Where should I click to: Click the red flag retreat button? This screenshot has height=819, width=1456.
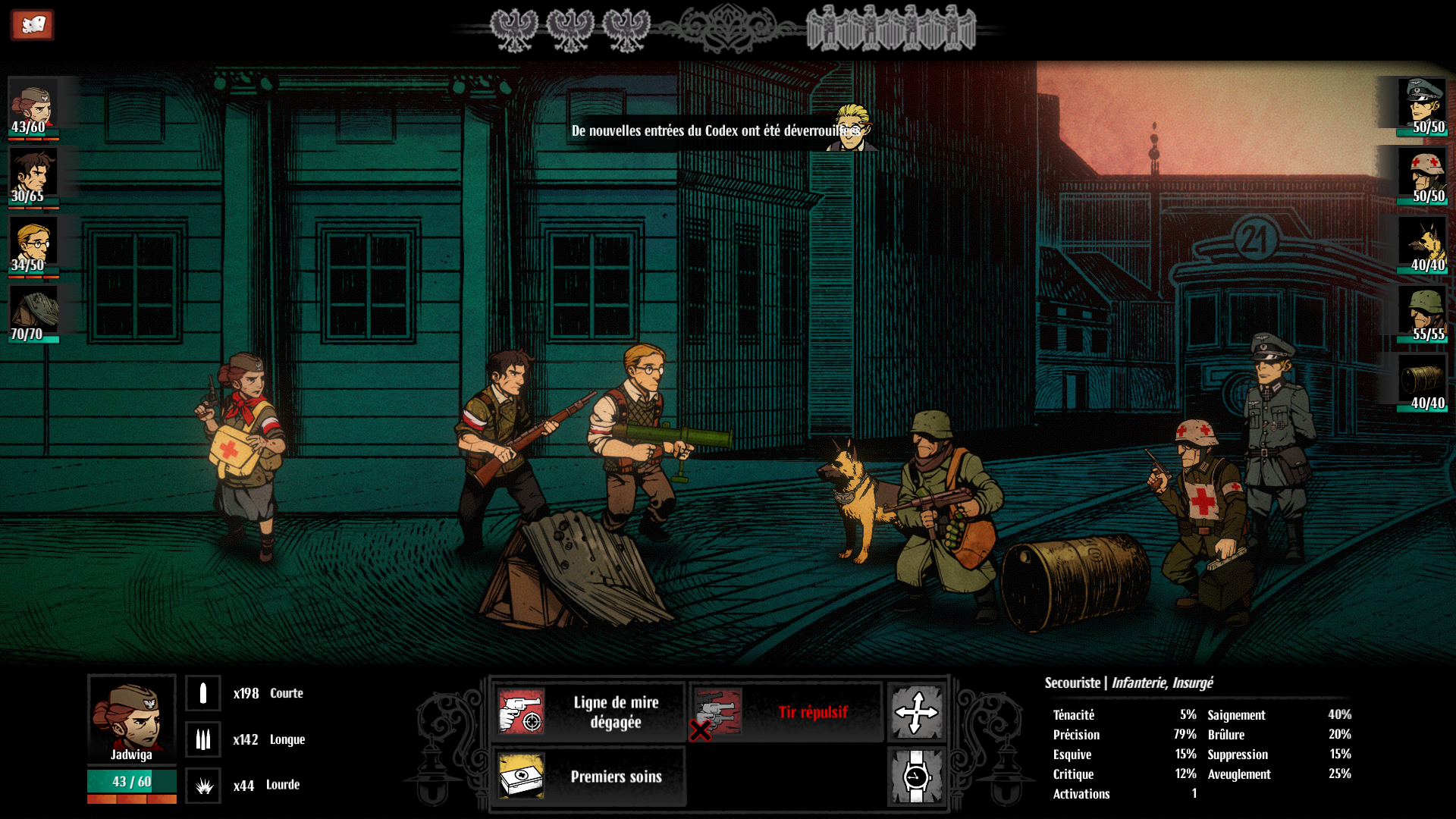pos(32,25)
